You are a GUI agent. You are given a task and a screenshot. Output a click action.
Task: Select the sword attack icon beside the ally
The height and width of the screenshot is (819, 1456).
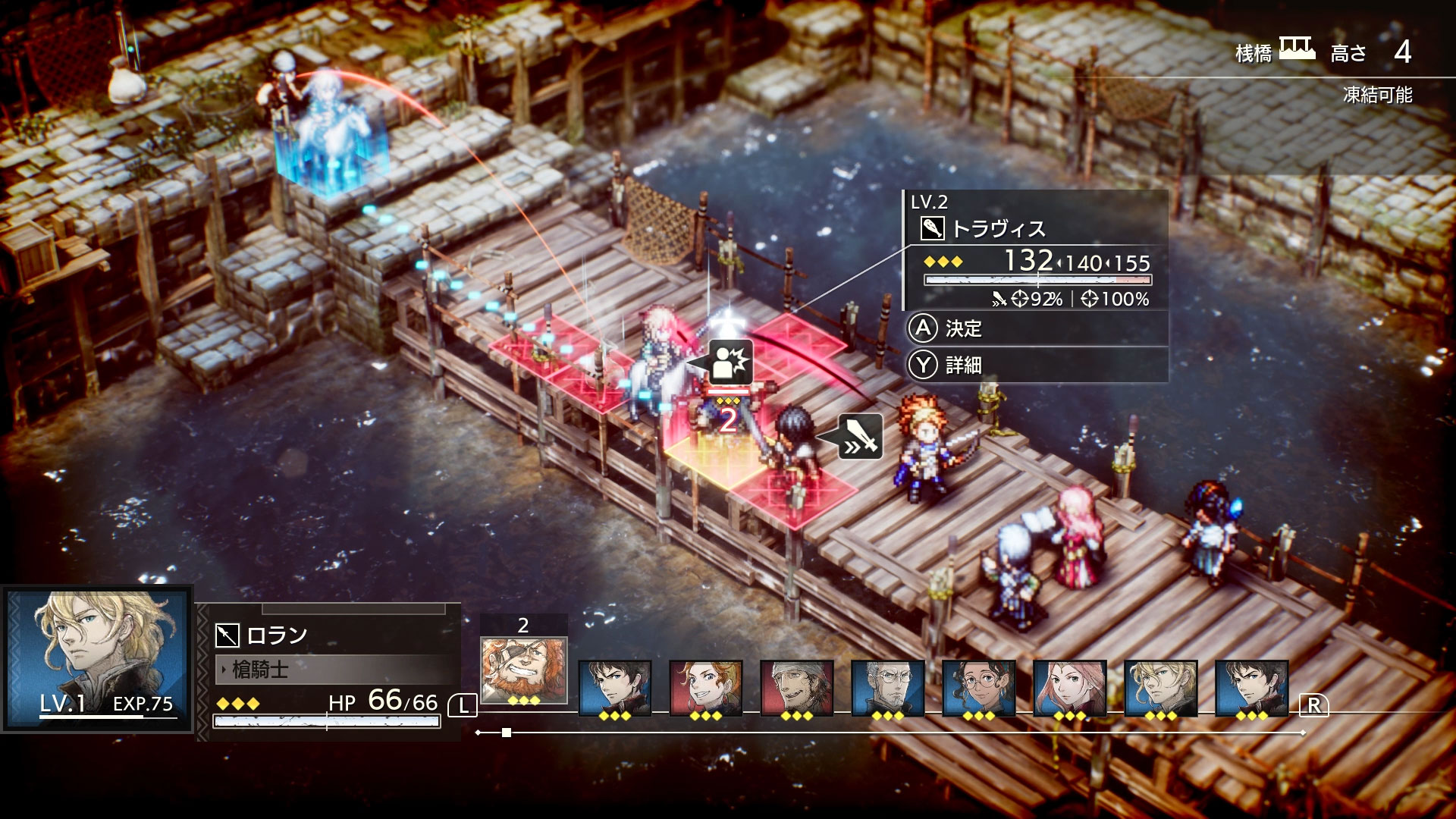(861, 436)
